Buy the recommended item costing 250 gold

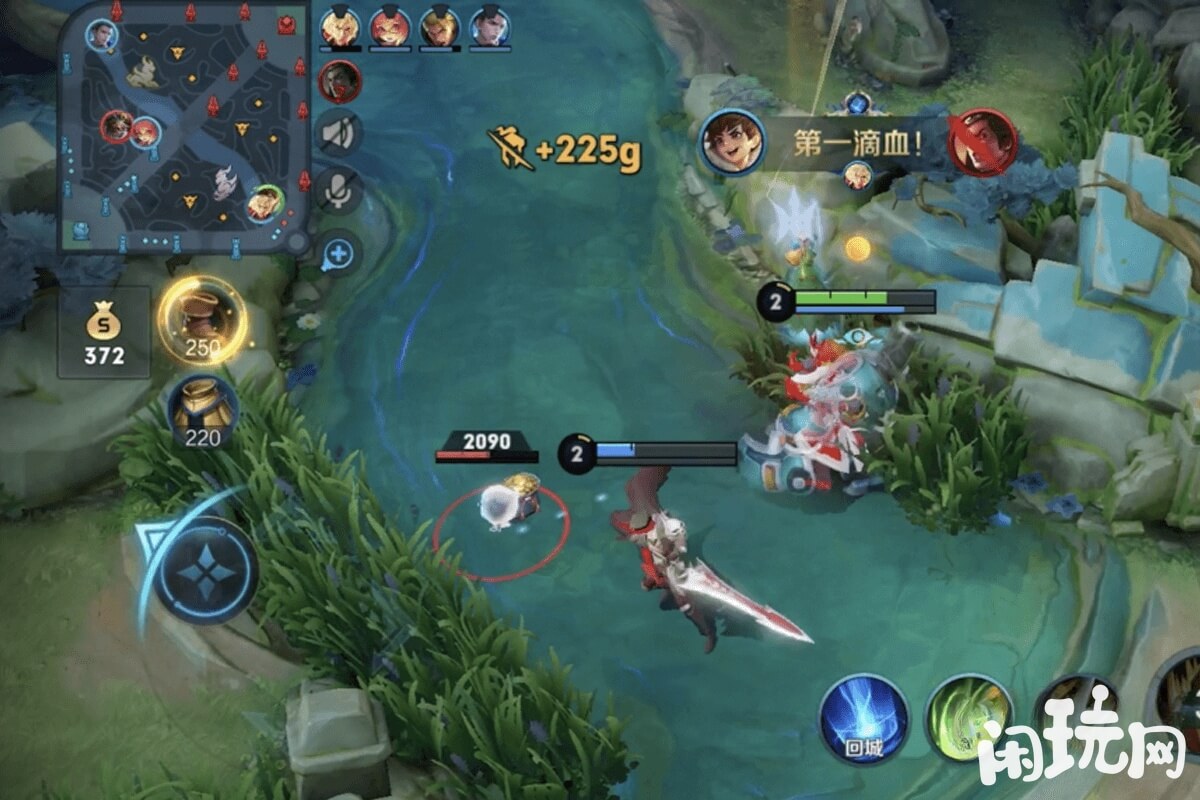coord(202,320)
